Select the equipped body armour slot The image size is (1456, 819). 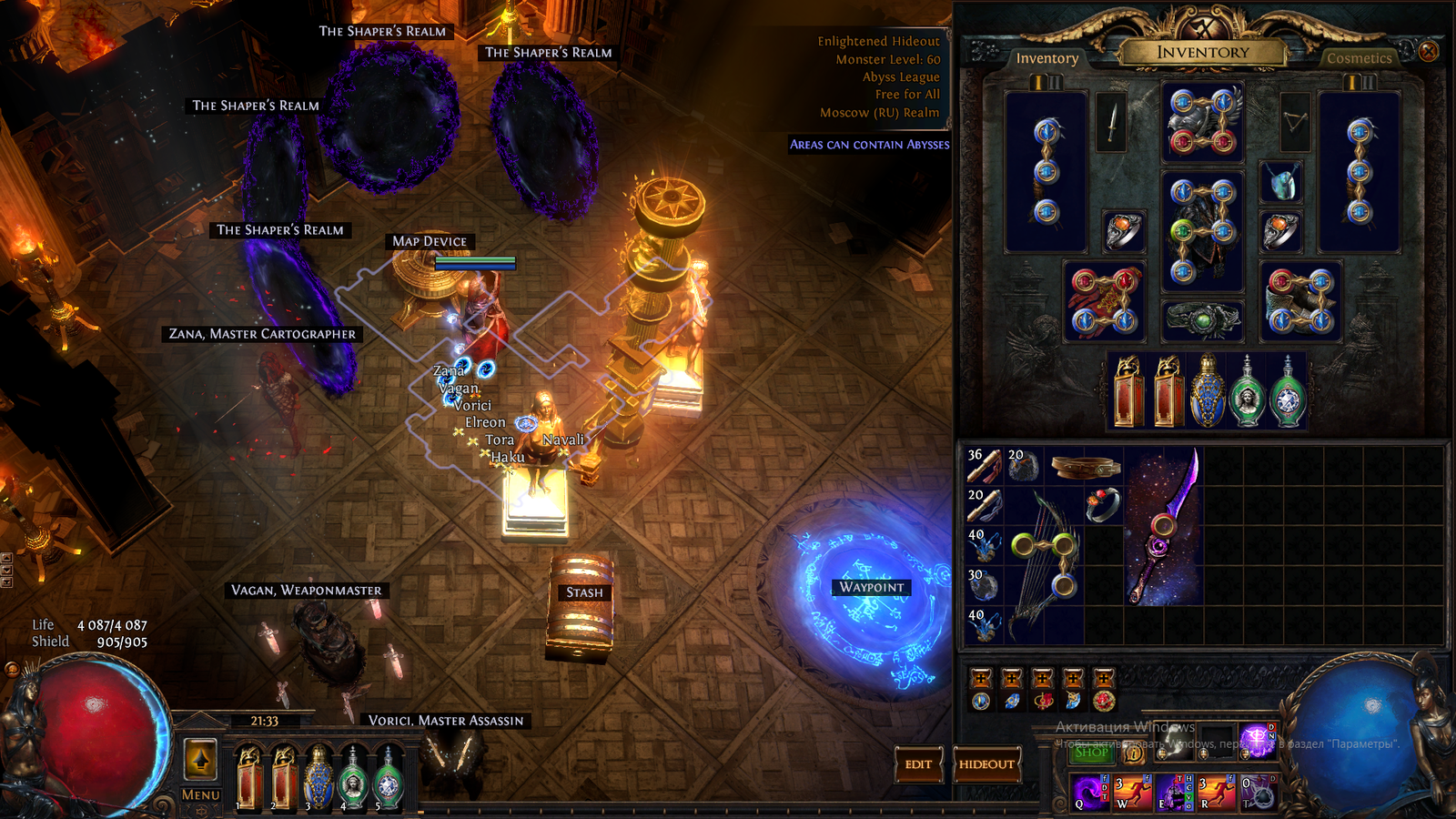(1202, 231)
